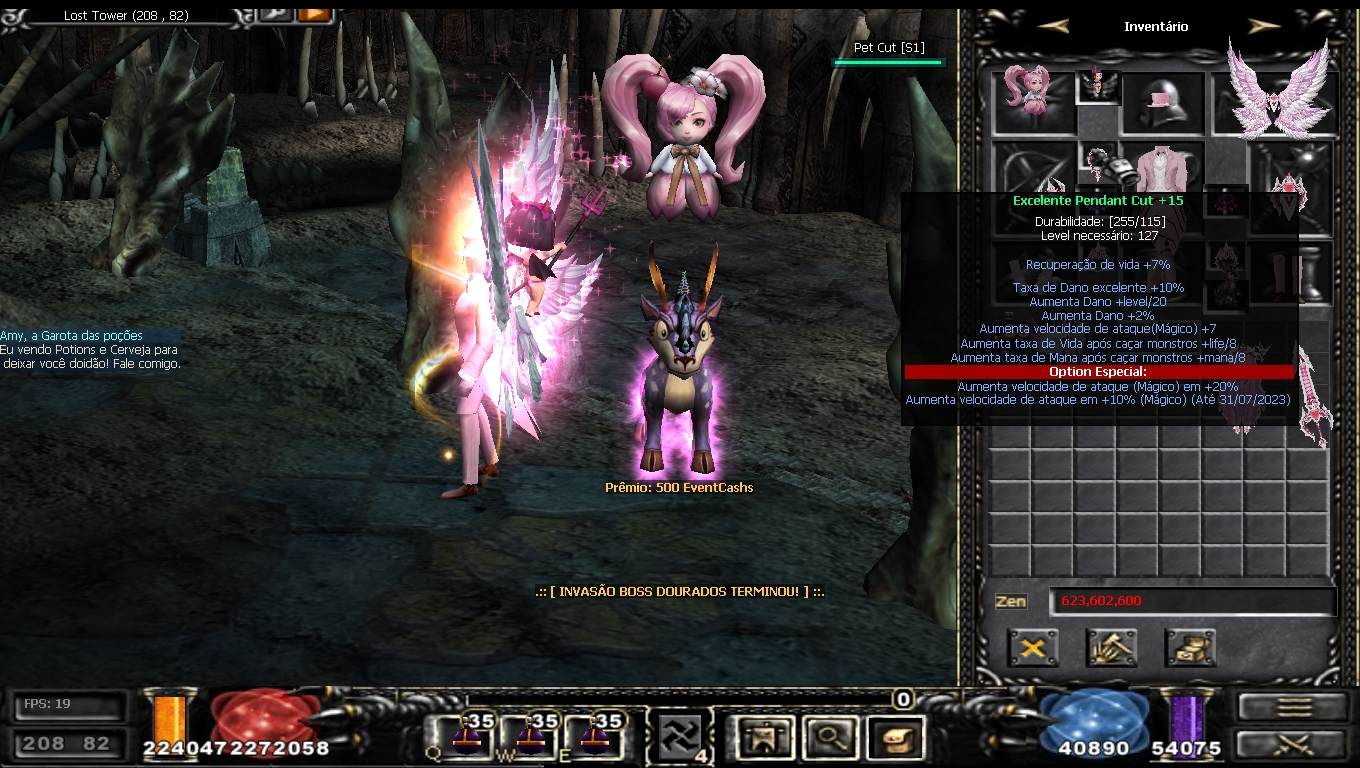Go to previous panel with left arrow

click(1053, 27)
